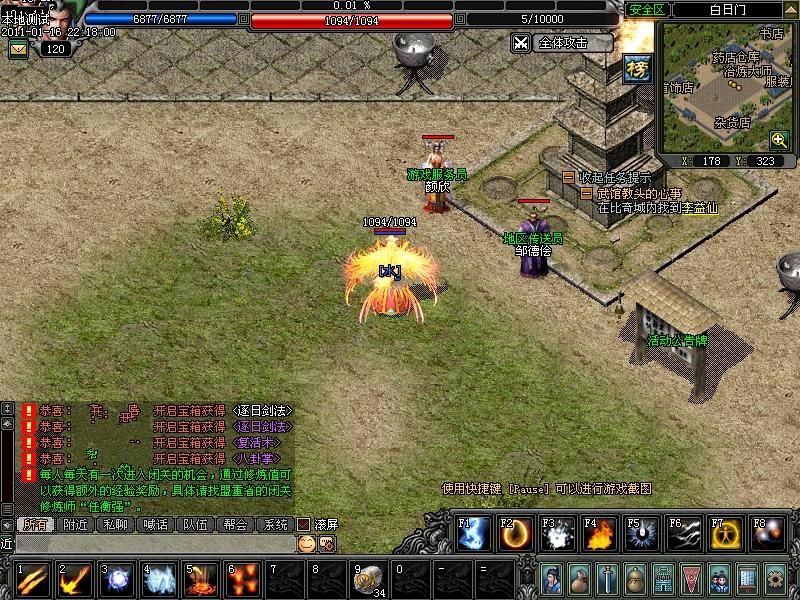Show the 系统 system chat tab

274,524
